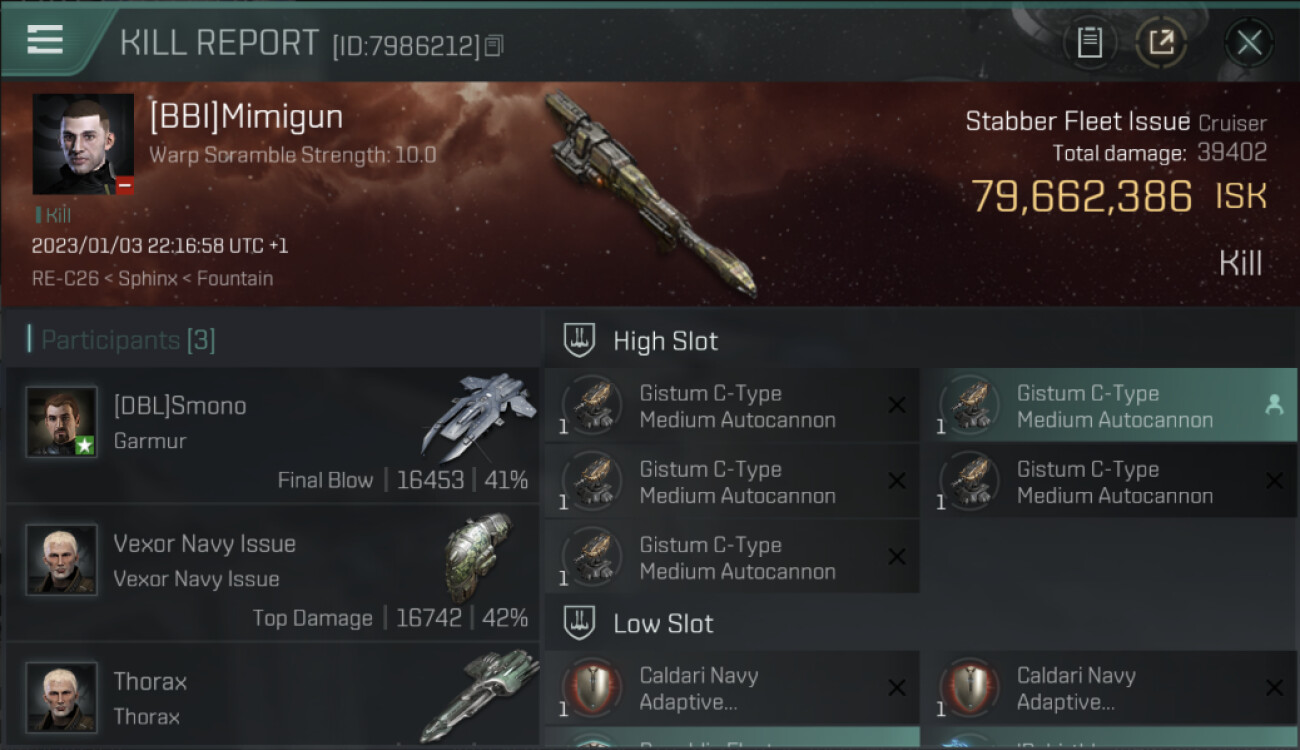Select the highlighted Gistum C-Type Autocannon
The image size is (1300, 750).
[x=1108, y=406]
